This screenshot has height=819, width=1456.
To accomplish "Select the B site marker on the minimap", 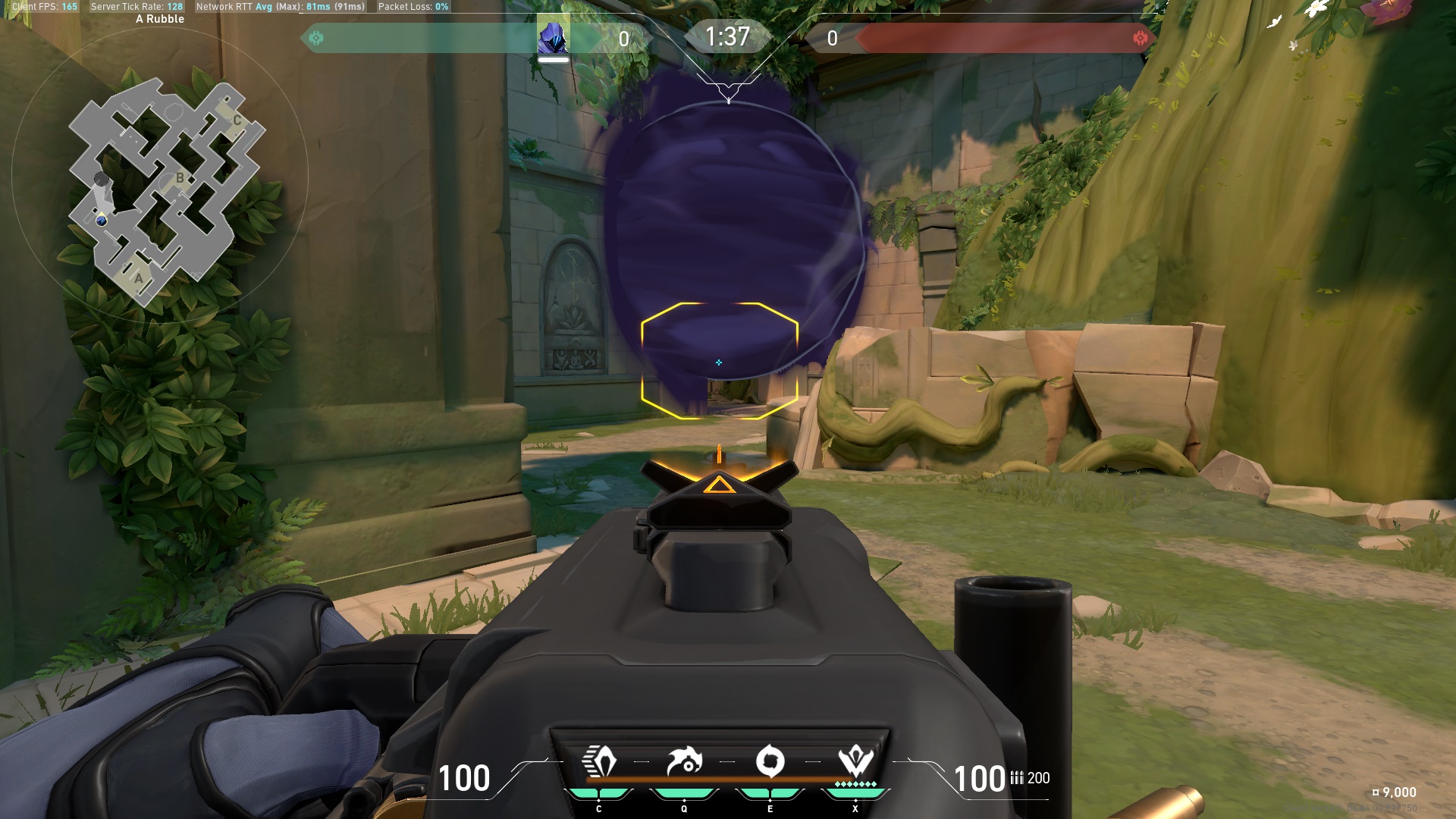I will coord(180,176).
